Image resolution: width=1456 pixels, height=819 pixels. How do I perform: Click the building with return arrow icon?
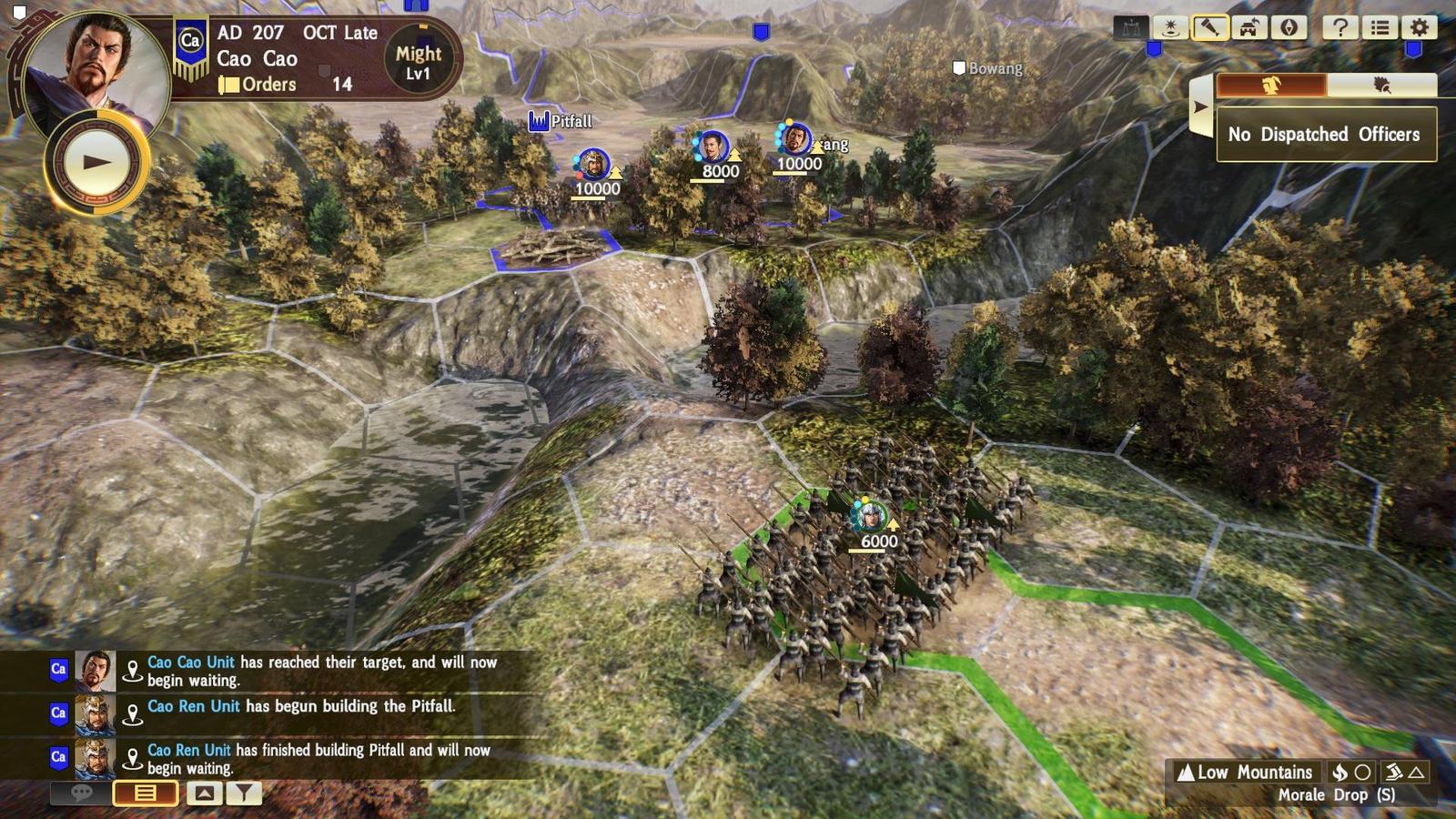pyautogui.click(x=1249, y=28)
